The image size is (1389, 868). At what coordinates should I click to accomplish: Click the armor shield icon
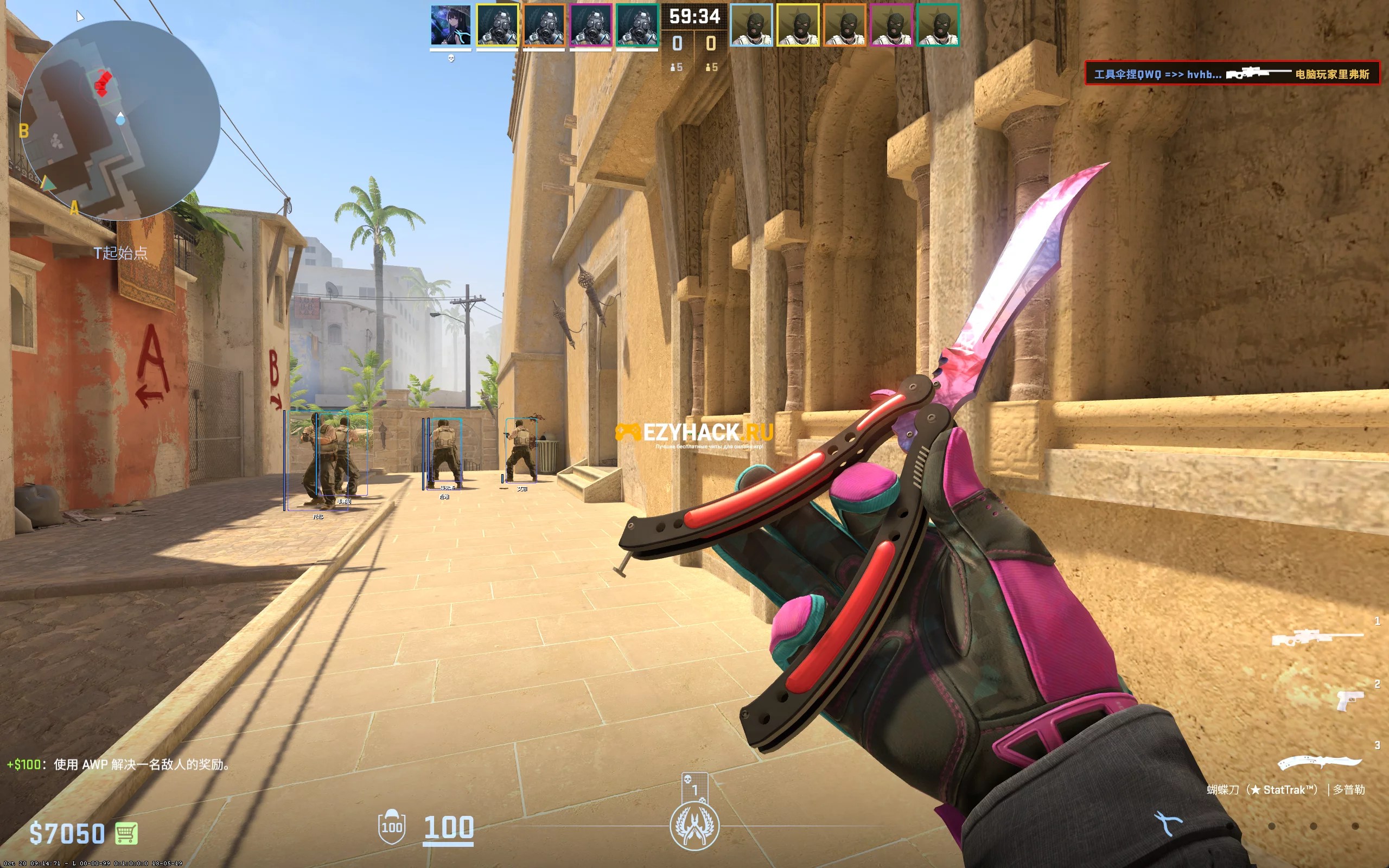[391, 827]
